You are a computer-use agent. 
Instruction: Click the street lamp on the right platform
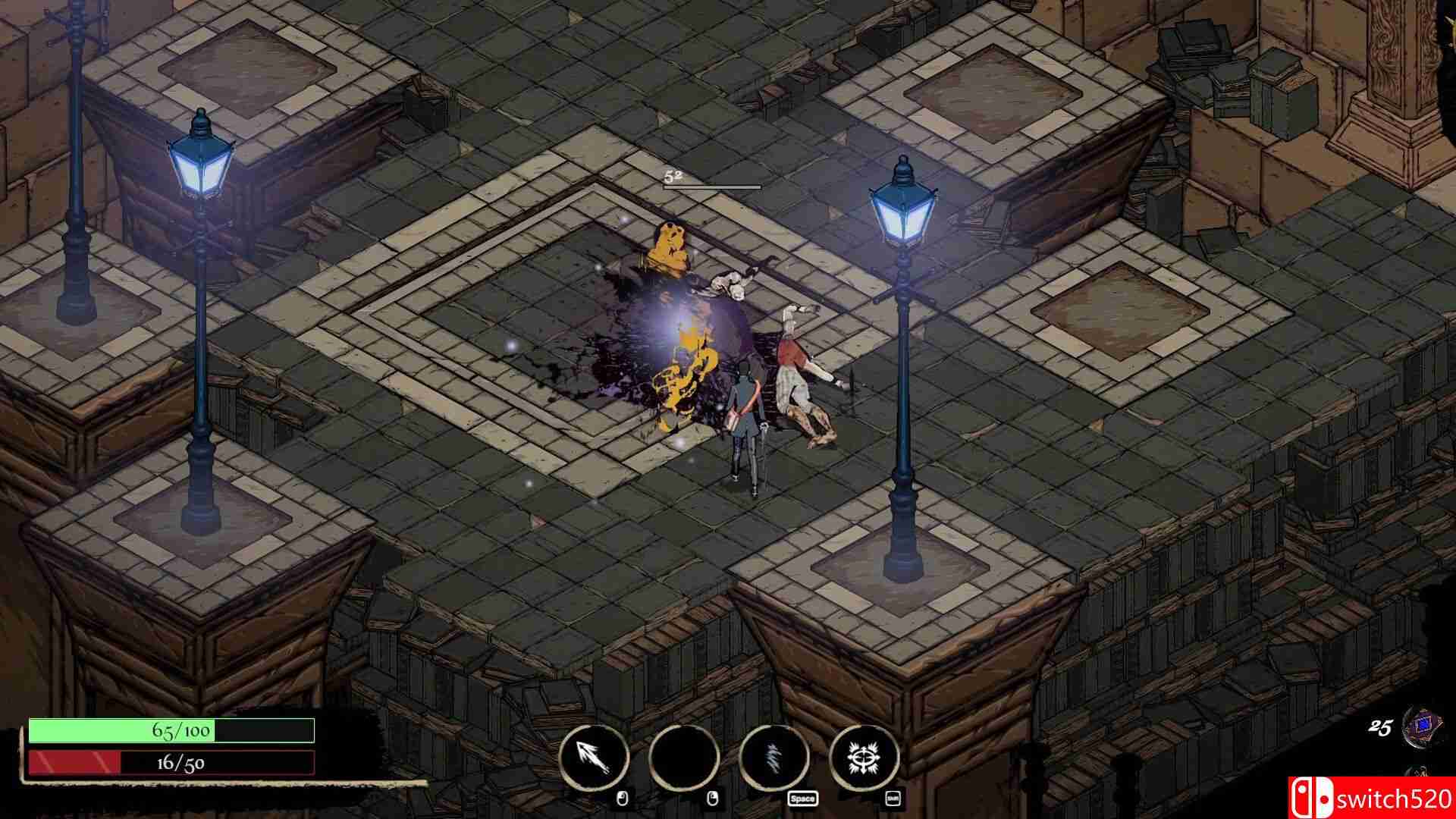coord(902,212)
